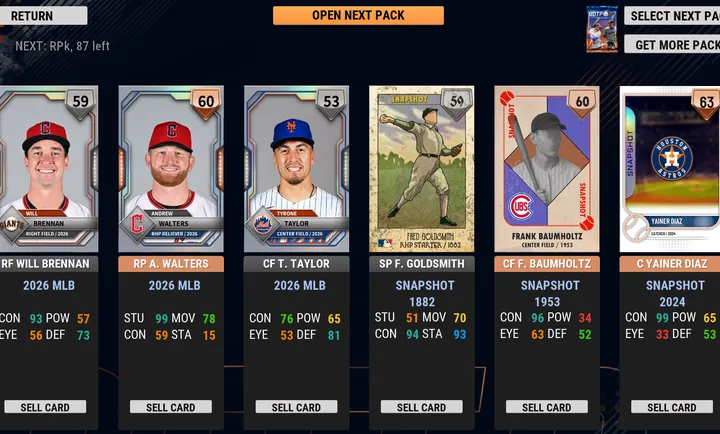Choose Get More Packs

[x=672, y=45]
